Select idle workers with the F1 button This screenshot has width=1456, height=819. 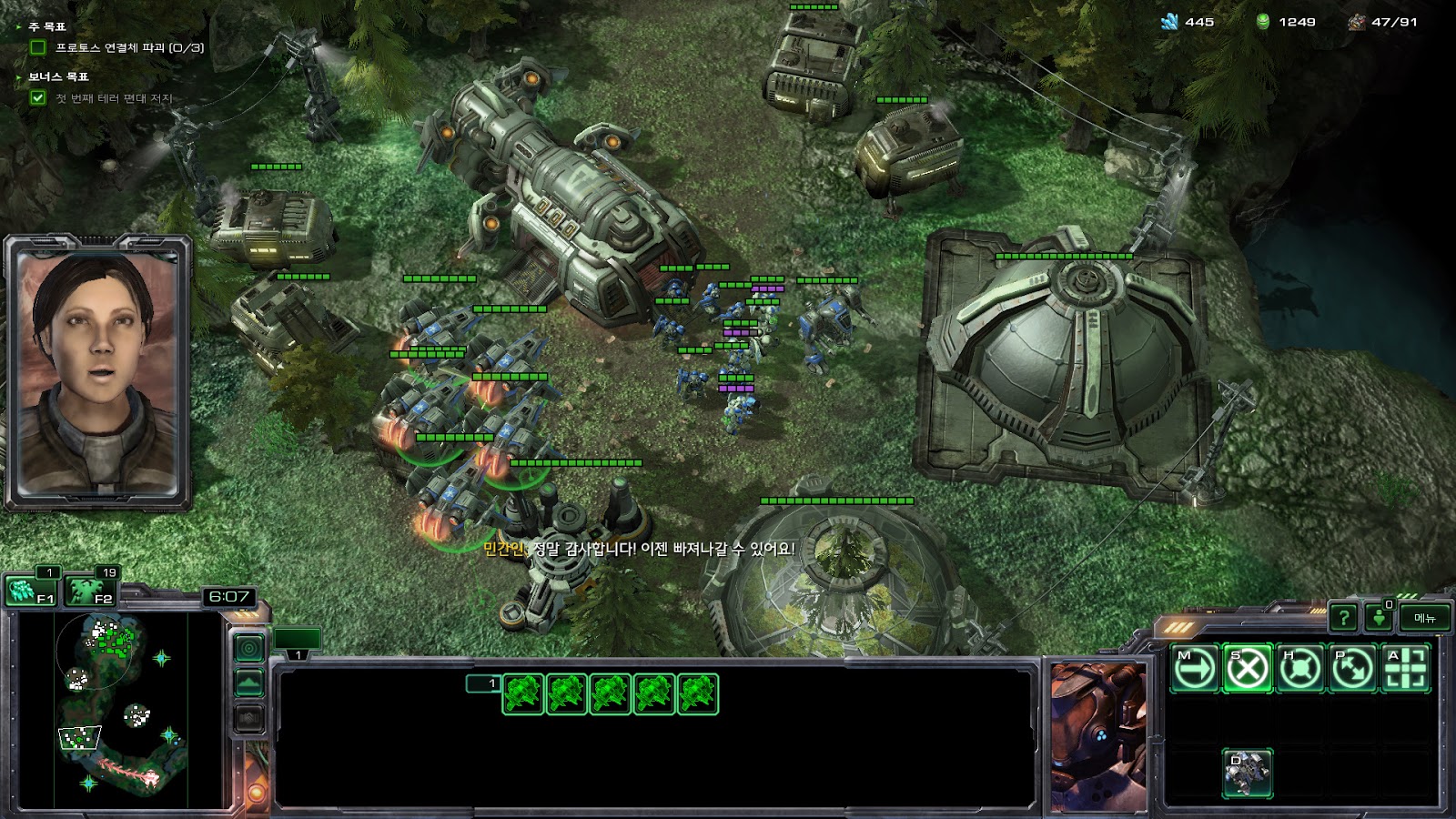tap(31, 591)
